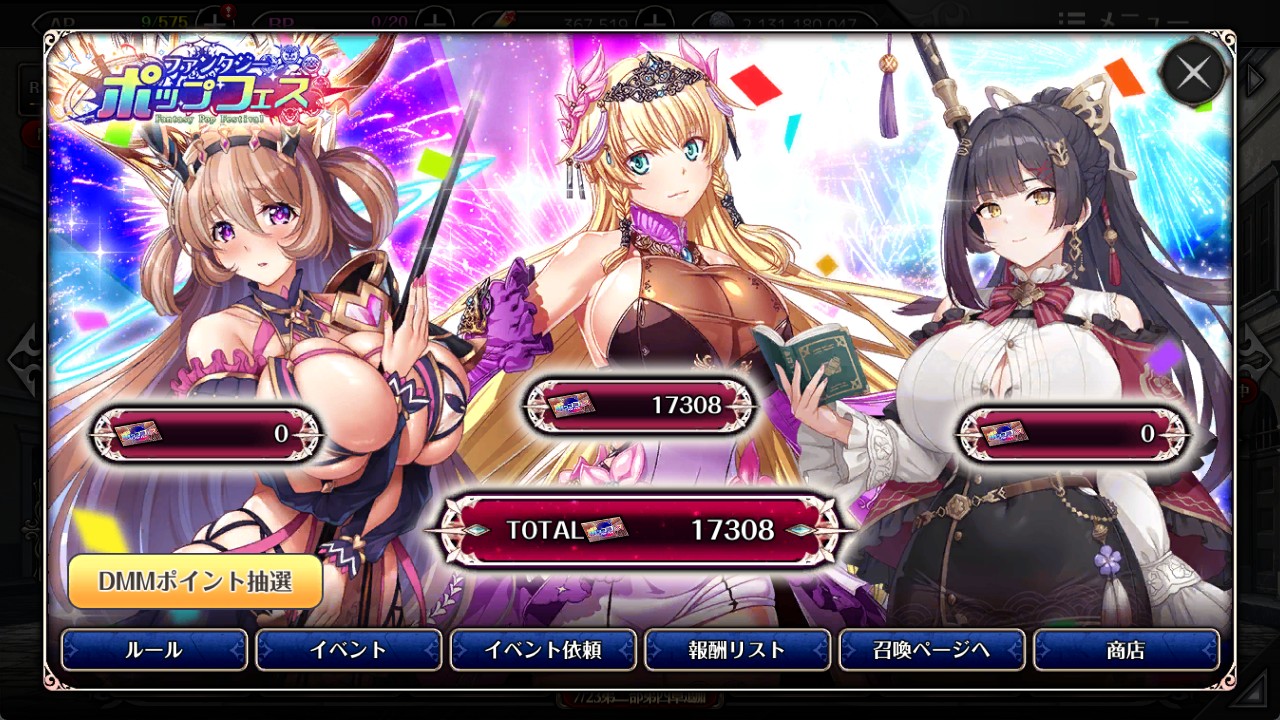Open the イベント依頼 requests
The height and width of the screenshot is (720, 1280).
[543, 650]
